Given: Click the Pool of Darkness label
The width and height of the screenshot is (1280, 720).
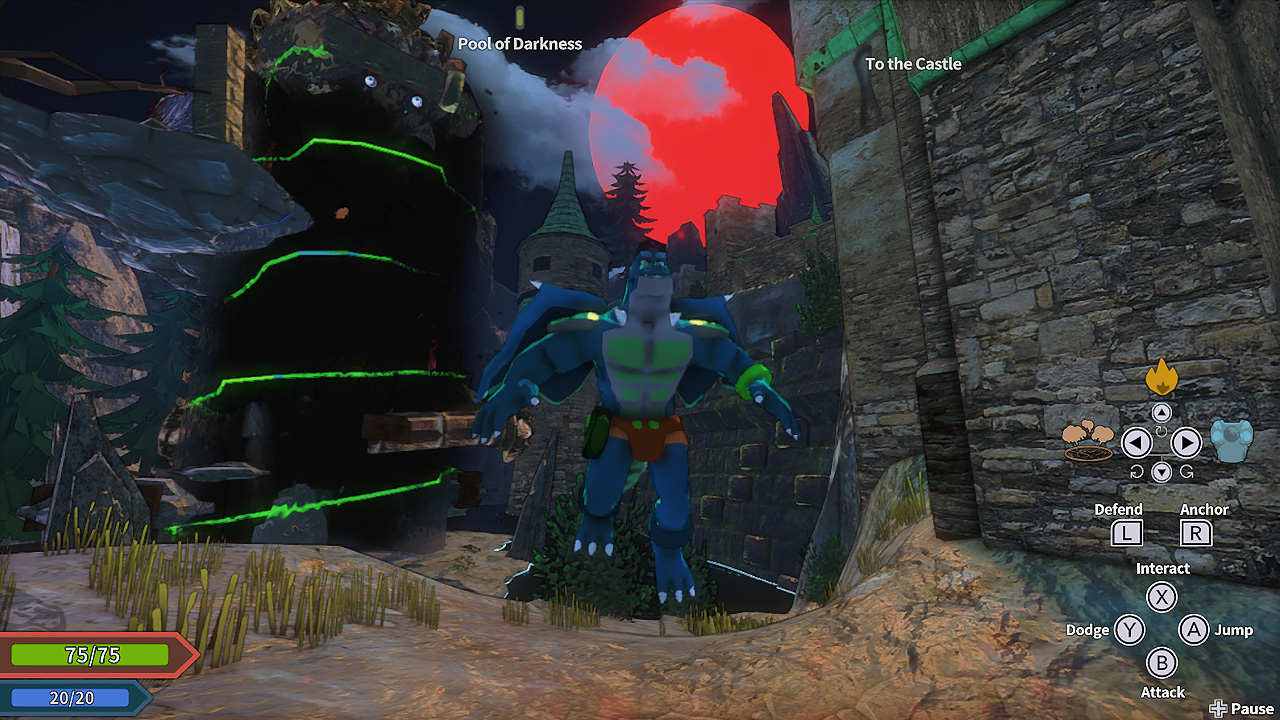Looking at the screenshot, I should [520, 44].
